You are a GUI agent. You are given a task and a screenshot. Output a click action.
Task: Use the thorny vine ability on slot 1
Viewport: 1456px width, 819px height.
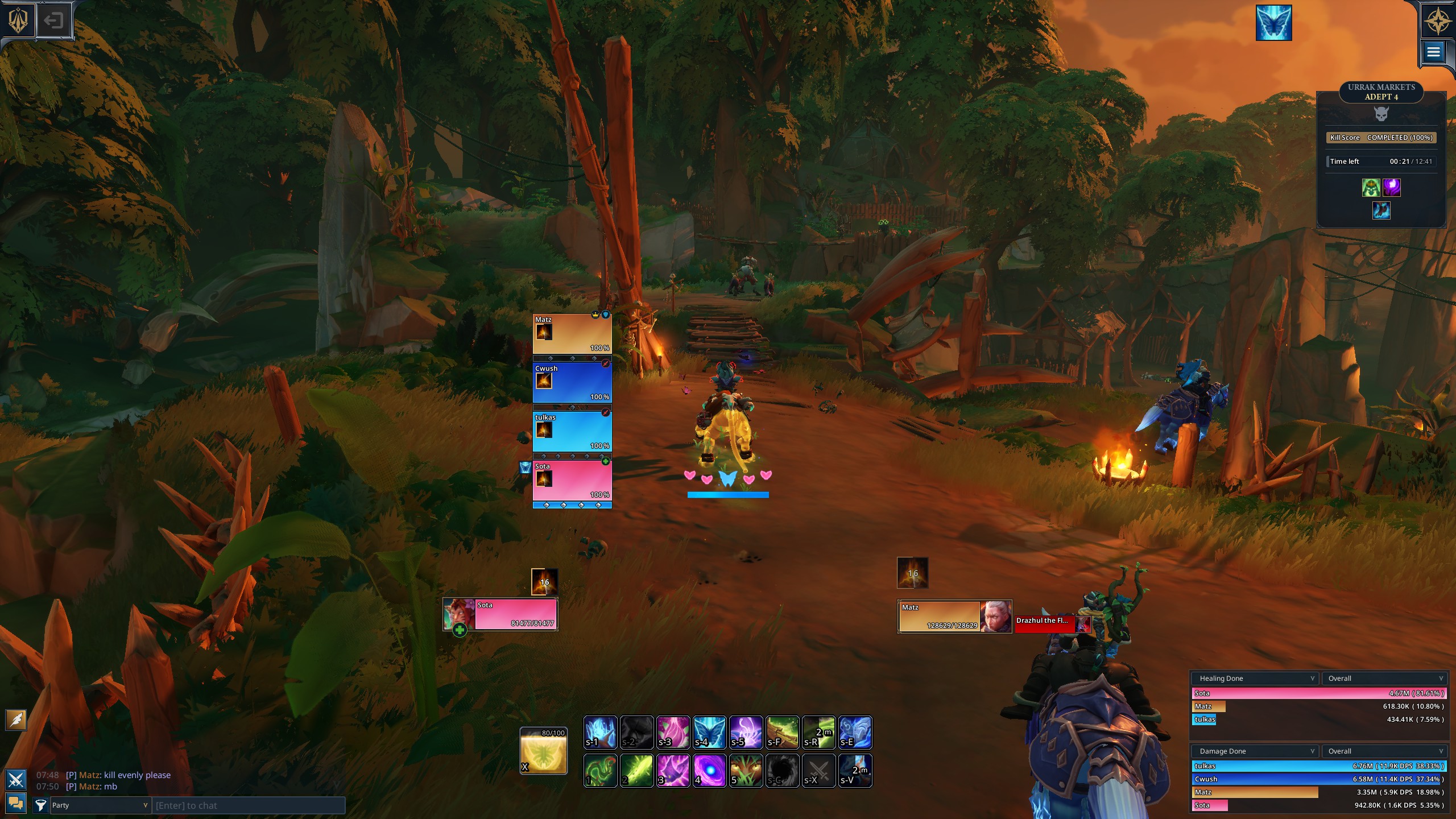(600, 771)
